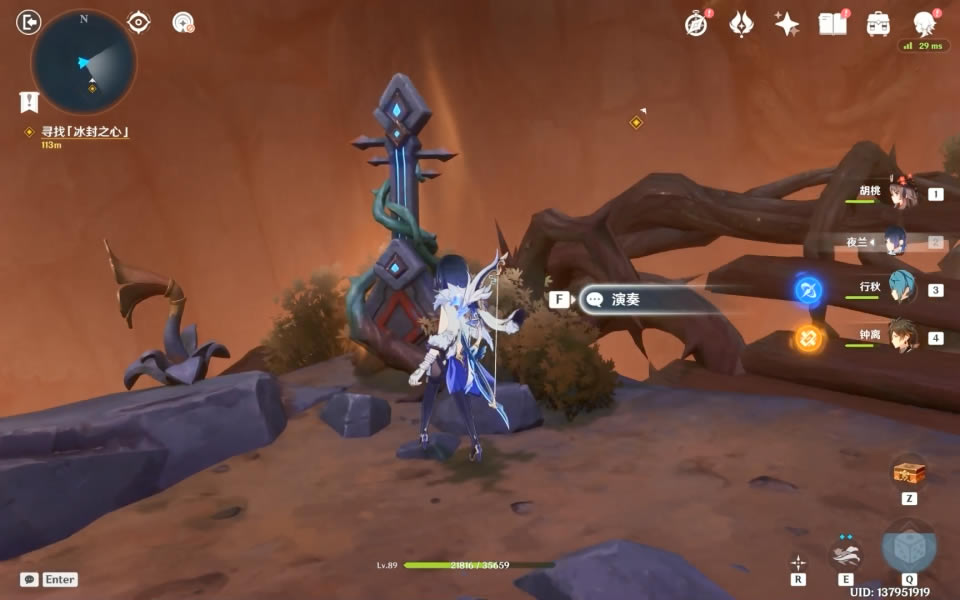Open the minimap

pyautogui.click(x=84, y=61)
